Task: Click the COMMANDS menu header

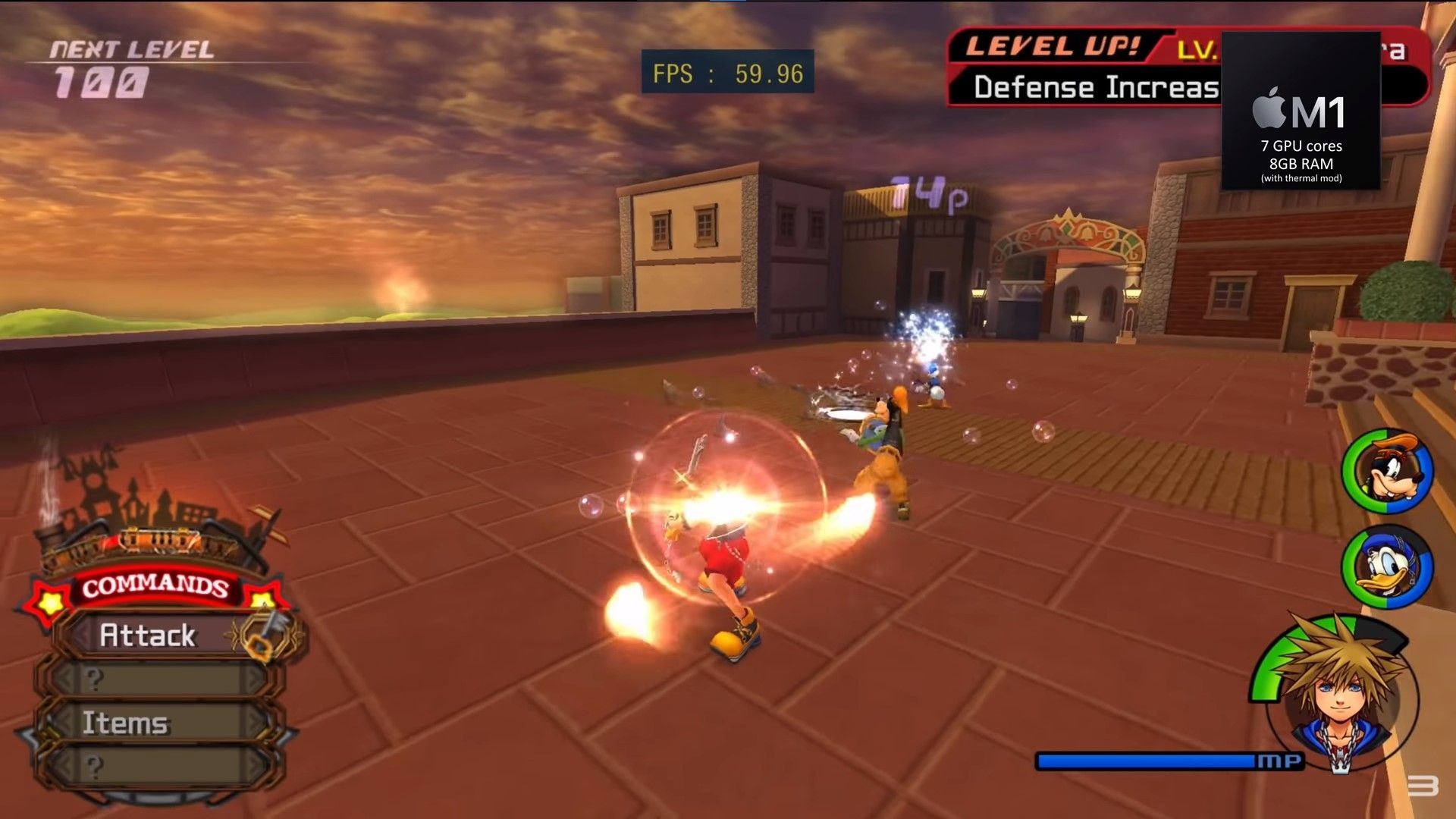Action: [155, 586]
